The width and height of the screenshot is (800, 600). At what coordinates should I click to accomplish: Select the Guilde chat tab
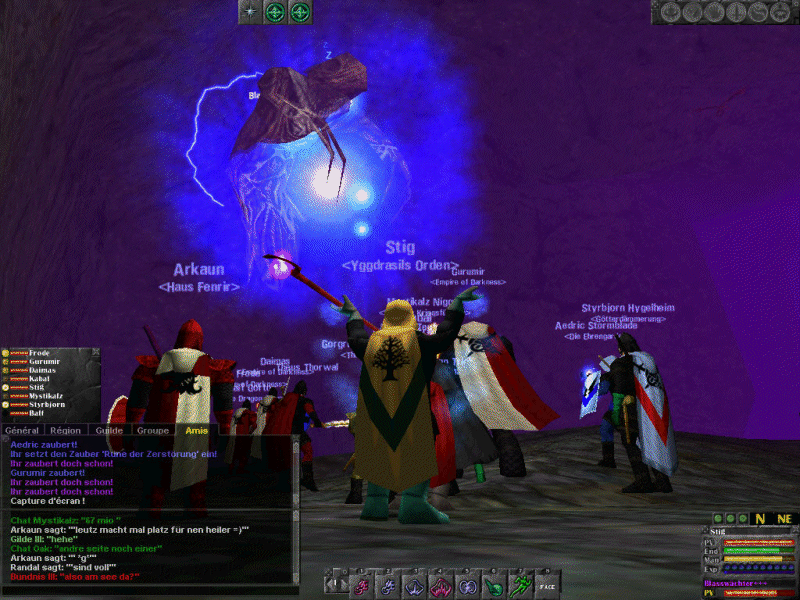tap(109, 430)
